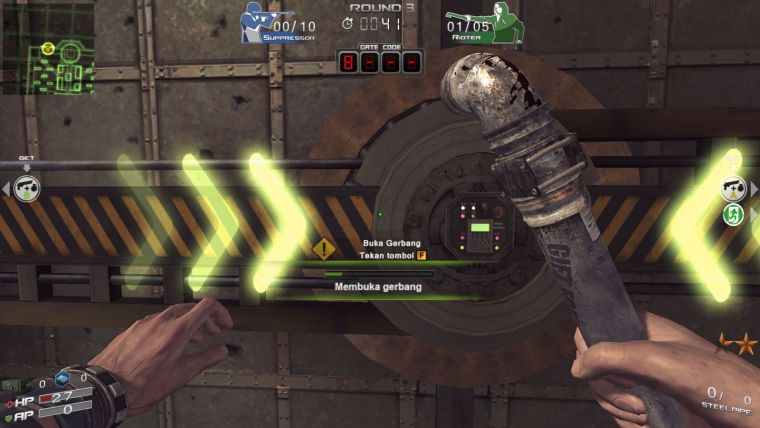Click the yellow warning diamond icon
This screenshot has width=760, height=428.
click(x=324, y=249)
